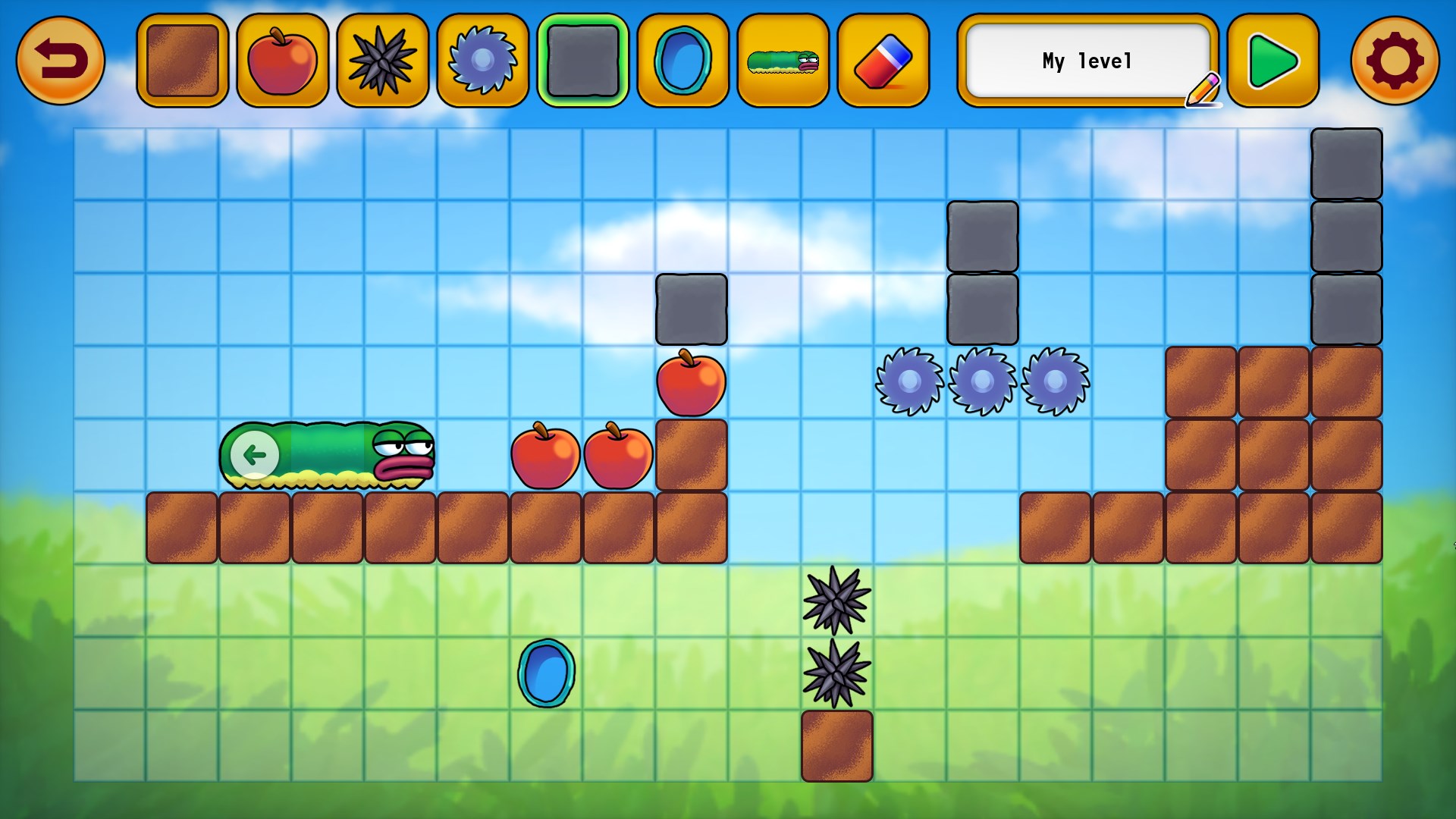Click the pencil icon to rename the level
The height and width of the screenshot is (819, 1456).
pos(1204,89)
